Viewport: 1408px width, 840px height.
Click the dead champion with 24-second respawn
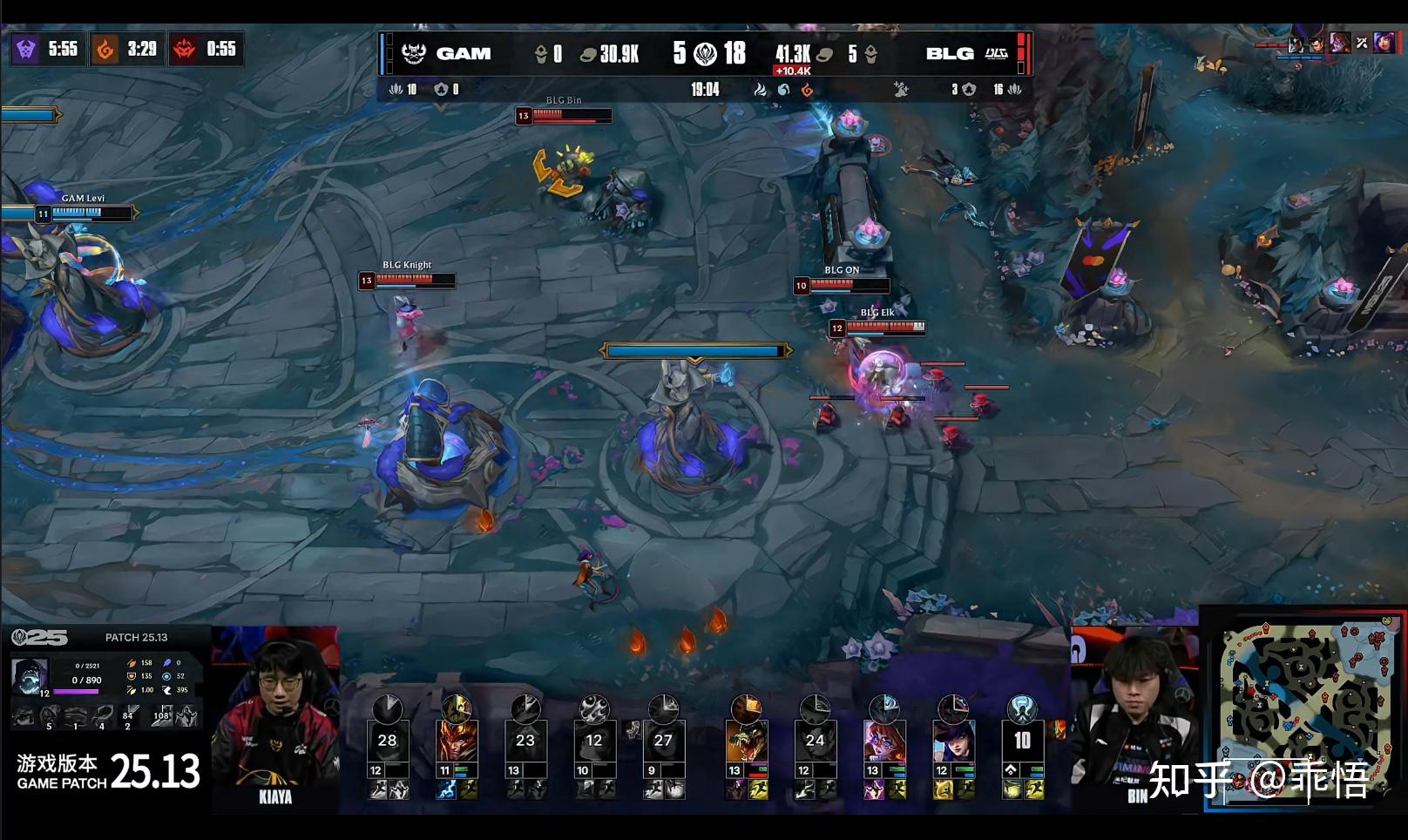[x=815, y=741]
